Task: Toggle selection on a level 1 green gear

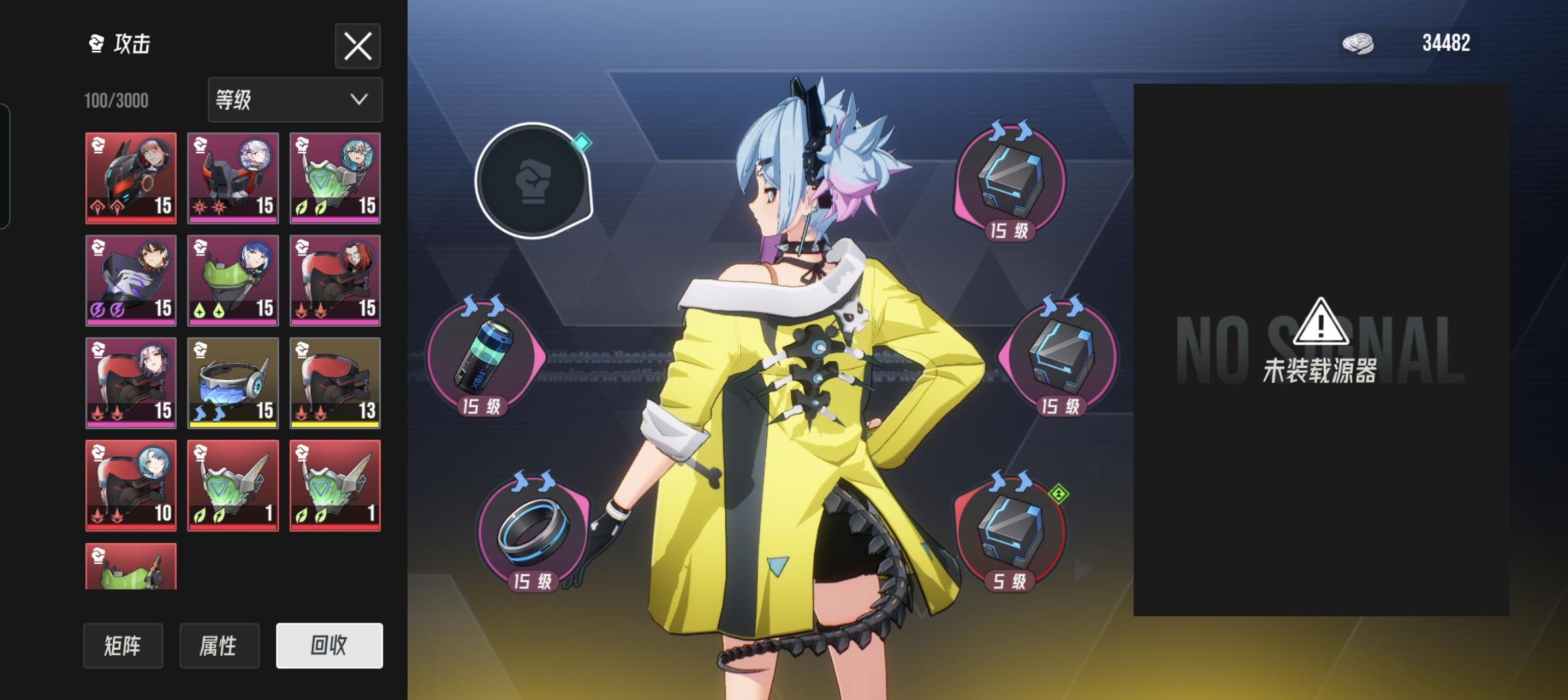Action: click(x=233, y=485)
